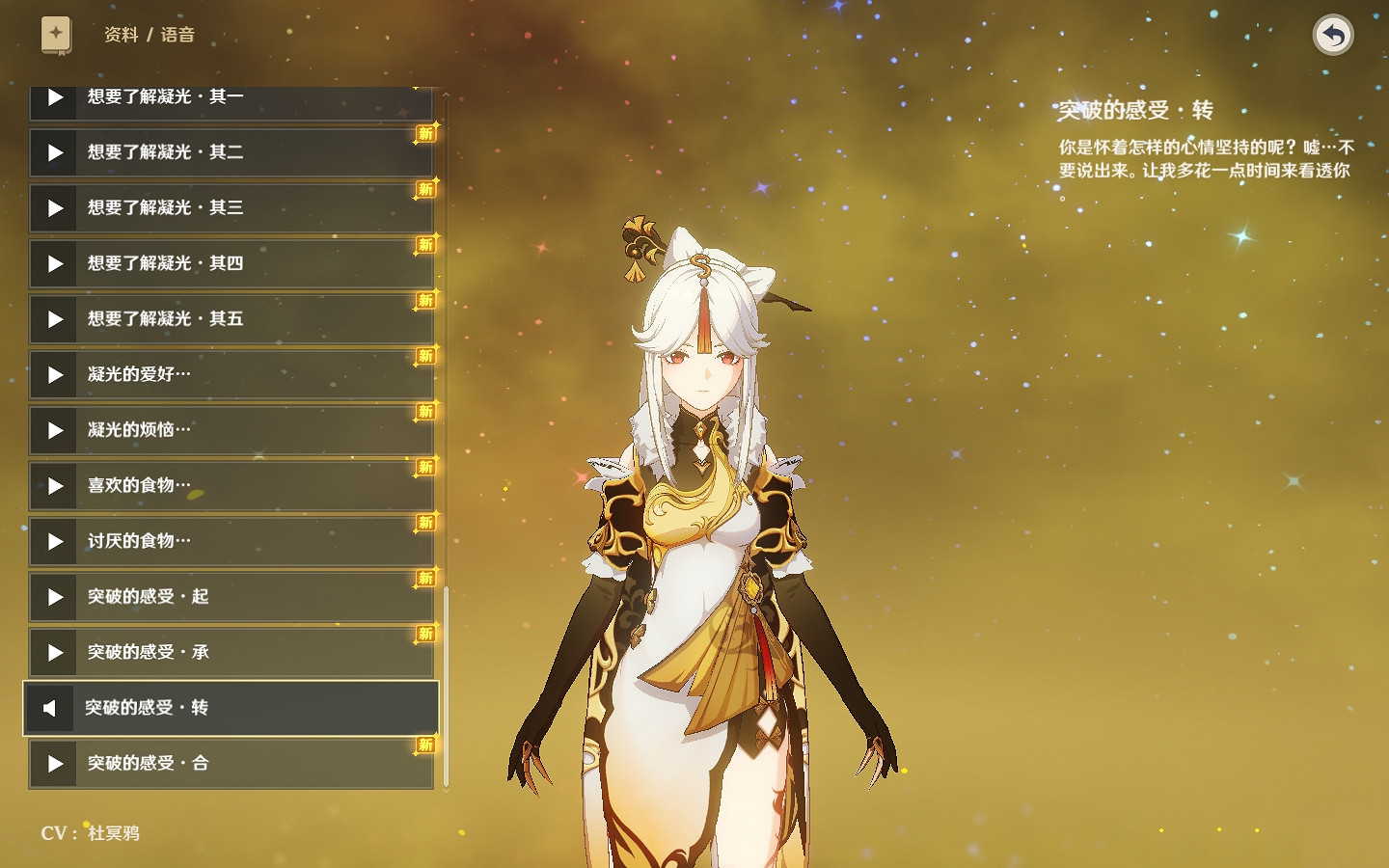Screen dimensions: 1389x868
Task: Play the 喜欢的食物 voice line
Action: tap(55, 486)
